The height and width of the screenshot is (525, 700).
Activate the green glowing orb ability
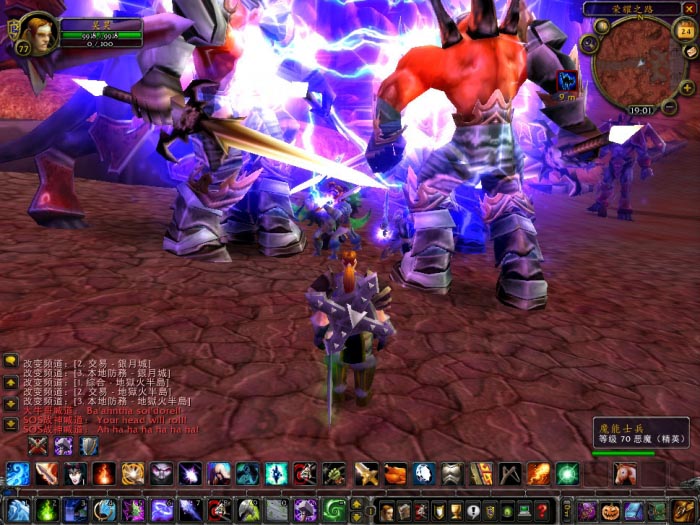pos(568,474)
